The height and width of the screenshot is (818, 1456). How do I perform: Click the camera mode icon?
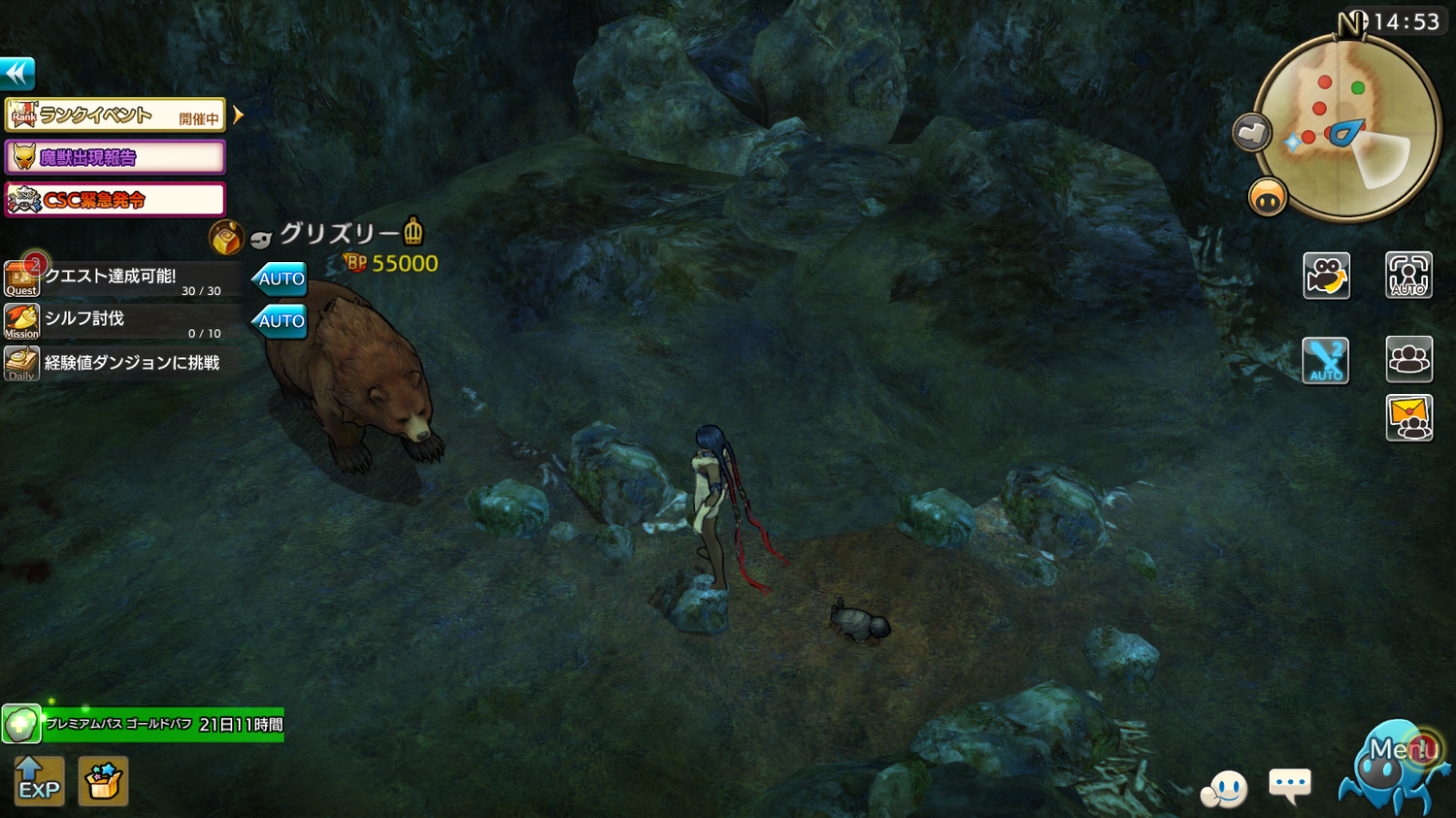click(x=1326, y=276)
